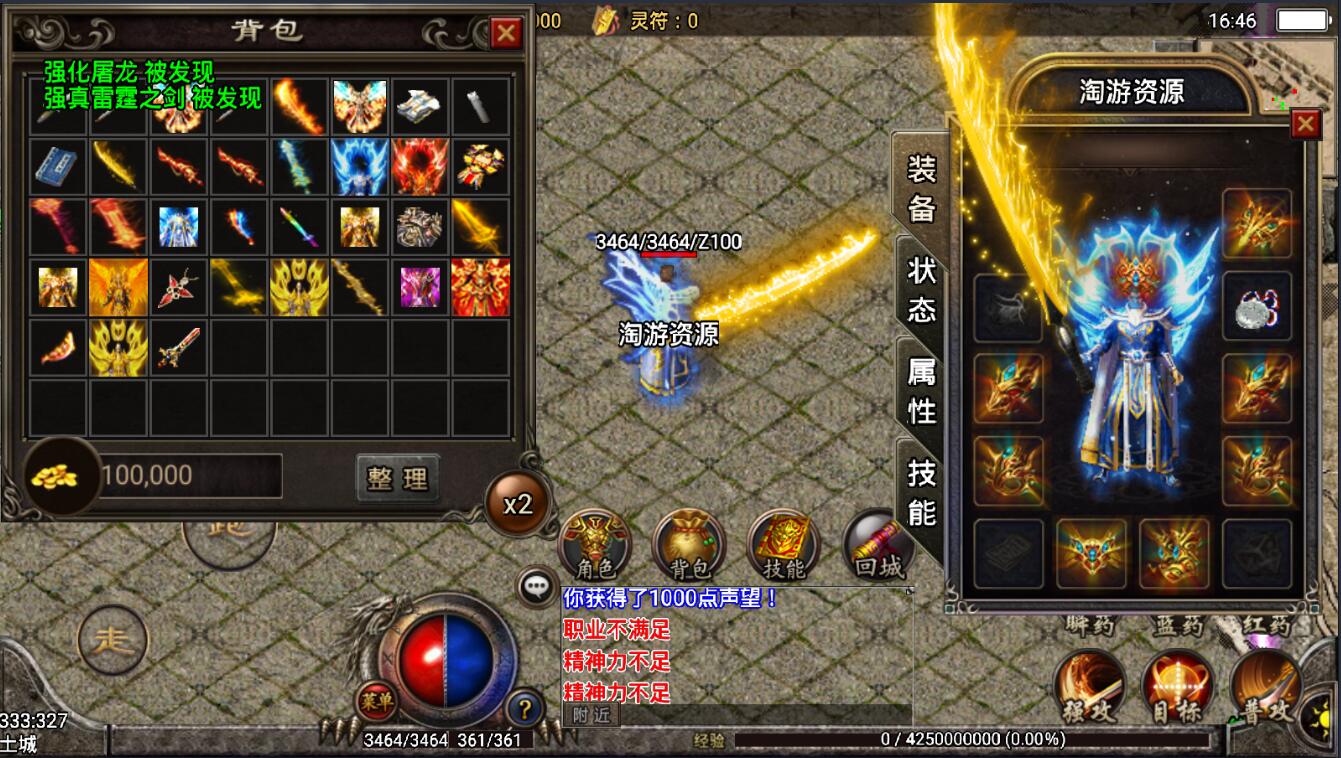Show the 技能 skills tab
The image size is (1341, 758).
point(921,492)
